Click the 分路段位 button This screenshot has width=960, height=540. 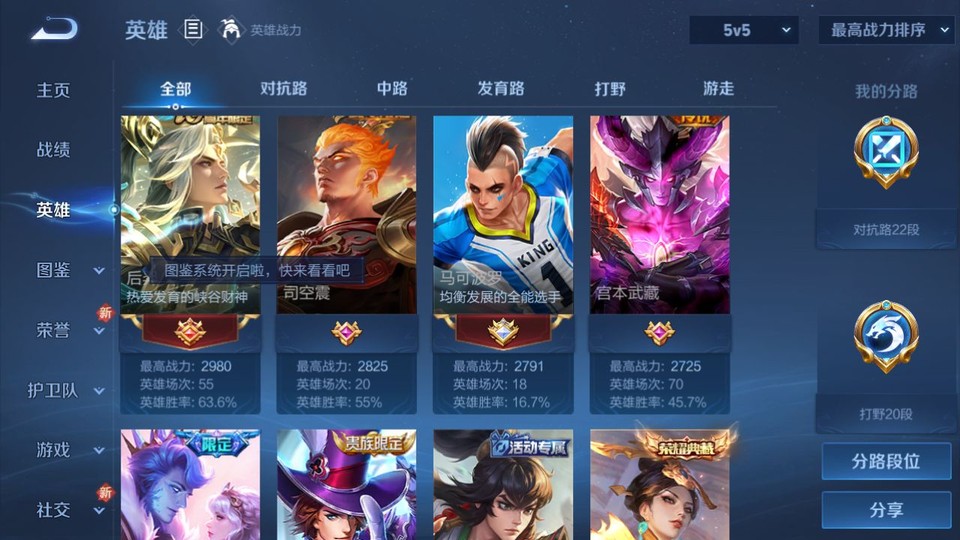coord(886,462)
